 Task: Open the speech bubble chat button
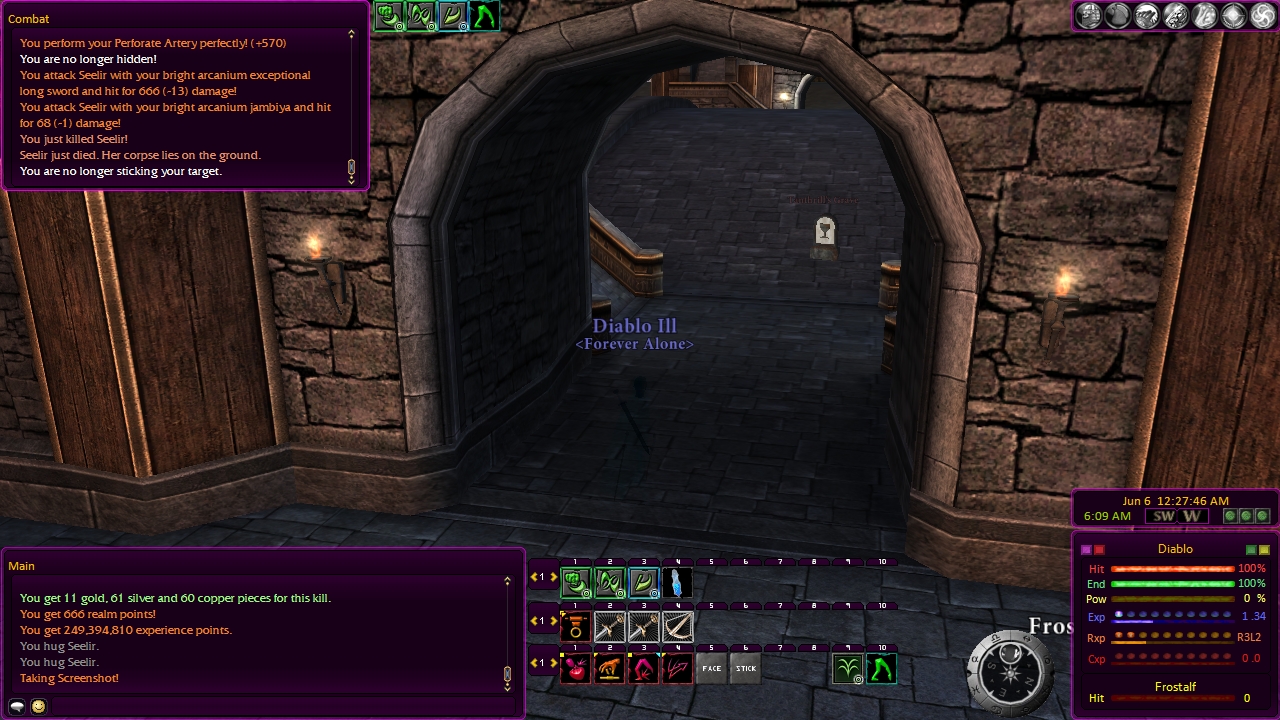point(17,706)
